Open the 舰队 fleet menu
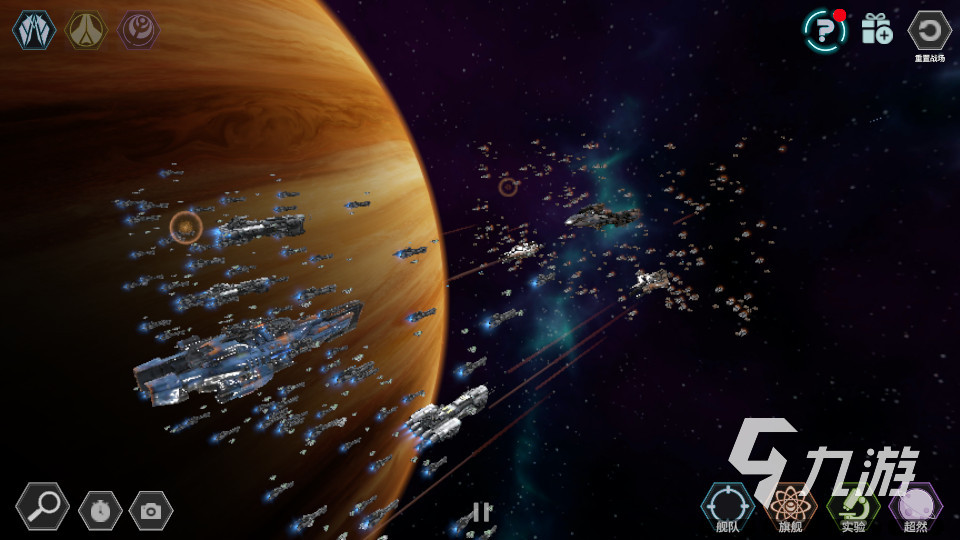Viewport: 960px width, 540px height. tap(728, 506)
